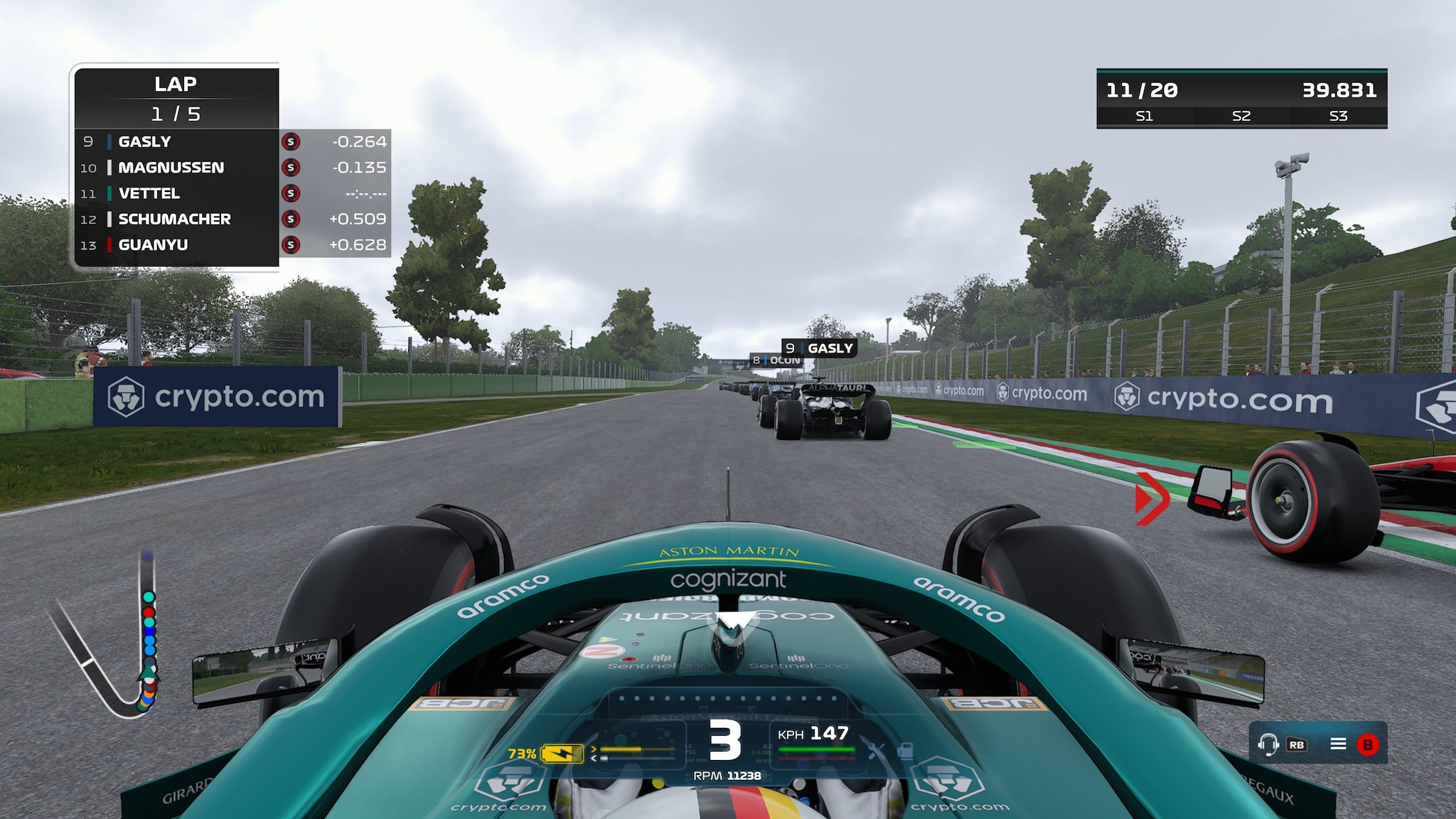Click the GASLY nameplate above the car
Viewport: 1456px width, 819px height.
pos(819,348)
